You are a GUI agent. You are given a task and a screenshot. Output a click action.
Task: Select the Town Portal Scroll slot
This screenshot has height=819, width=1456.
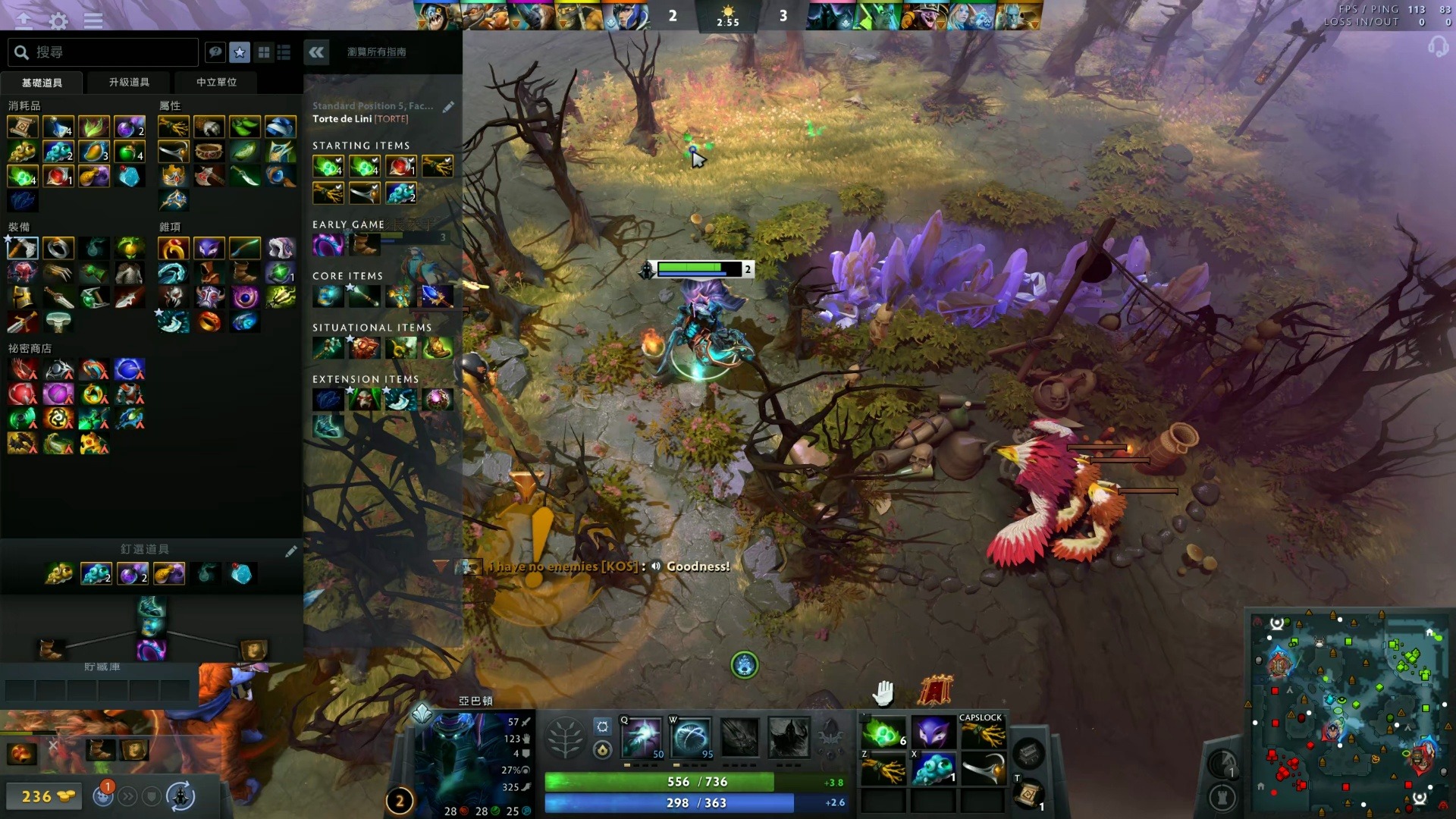(1029, 794)
